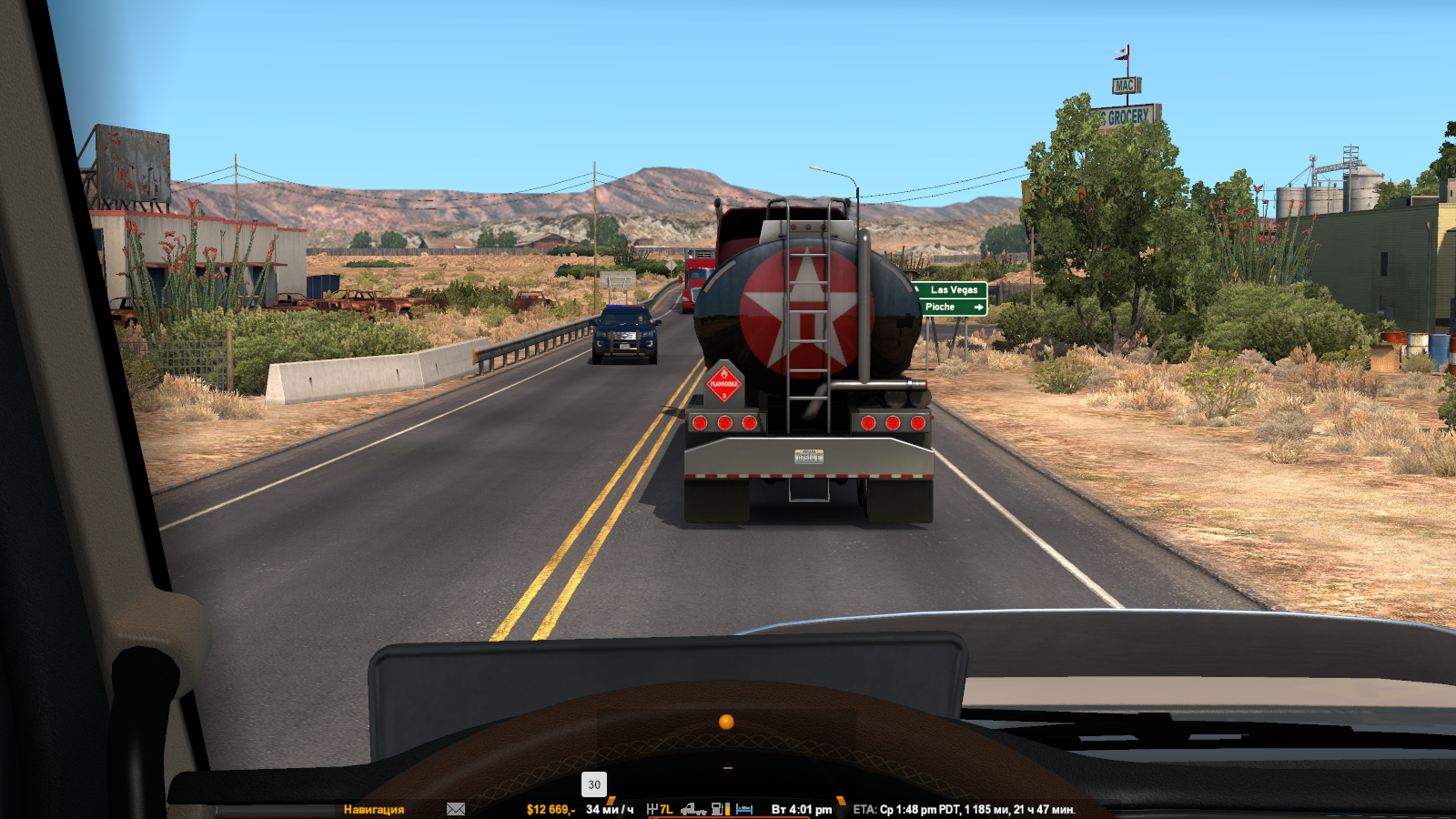
Task: Select the bed rest indicator icon
Action: 744,809
